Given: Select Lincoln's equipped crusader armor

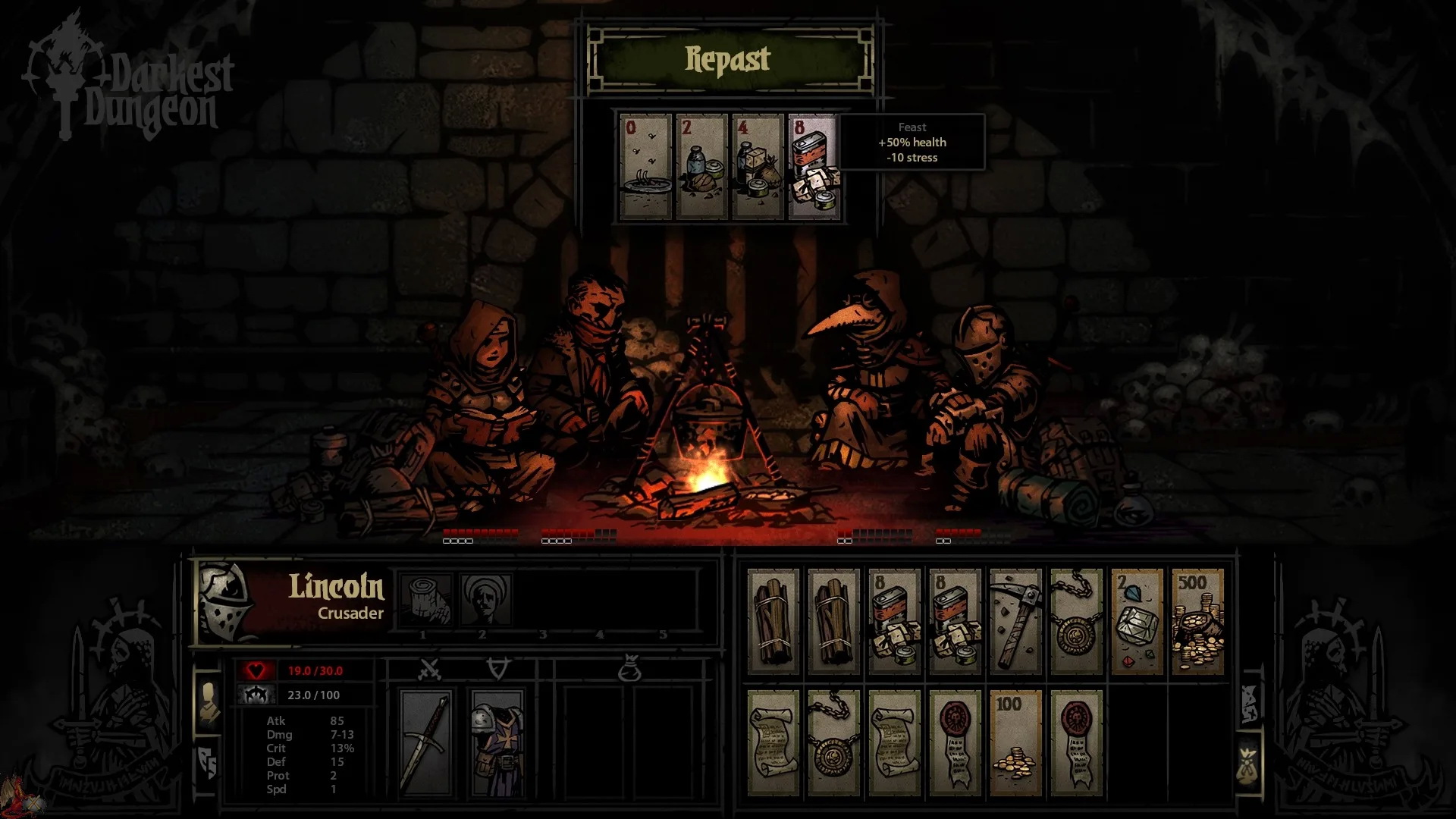Looking at the screenshot, I should pyautogui.click(x=497, y=742).
